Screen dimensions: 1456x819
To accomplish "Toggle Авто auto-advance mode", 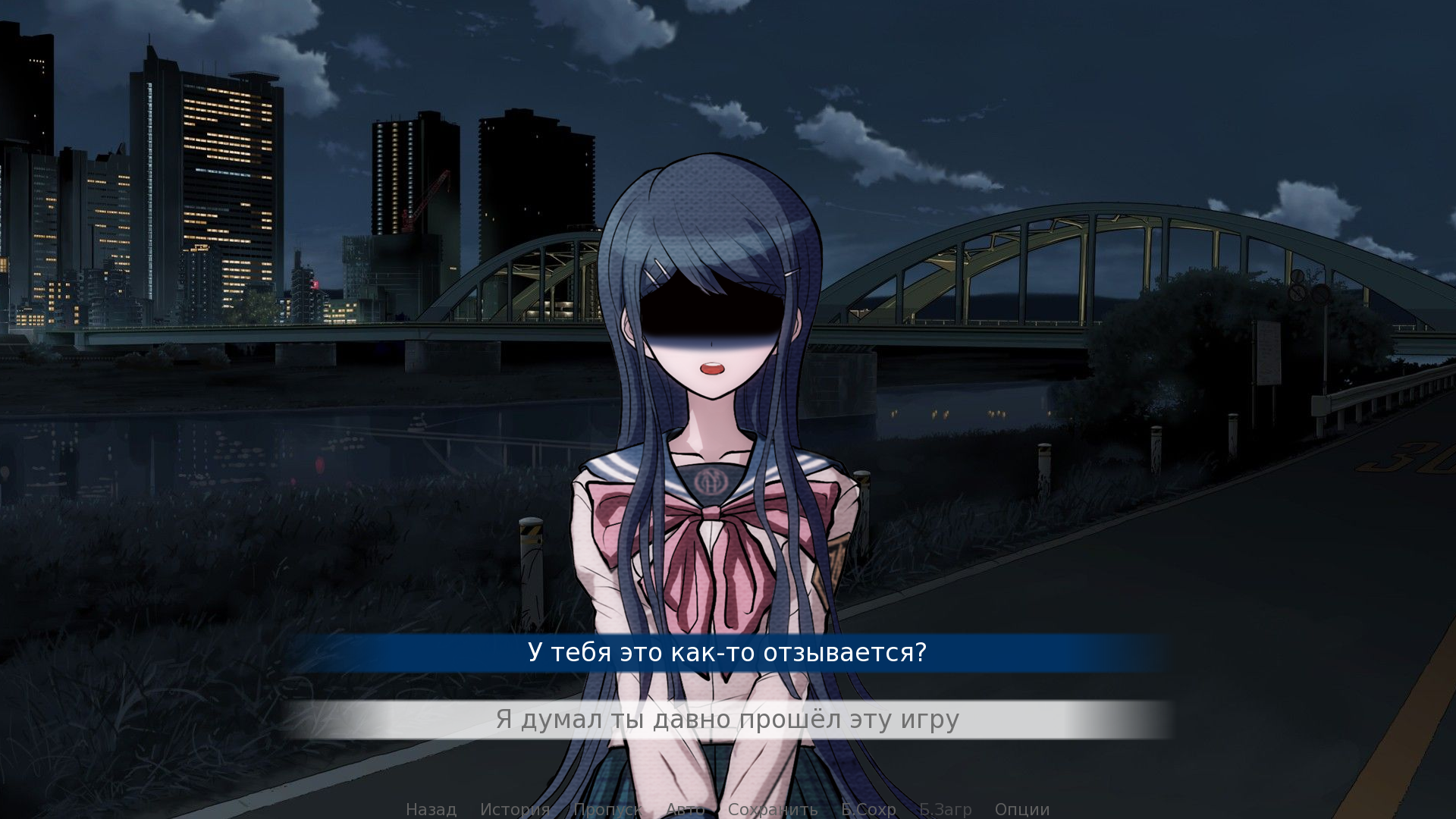I will 685,809.
